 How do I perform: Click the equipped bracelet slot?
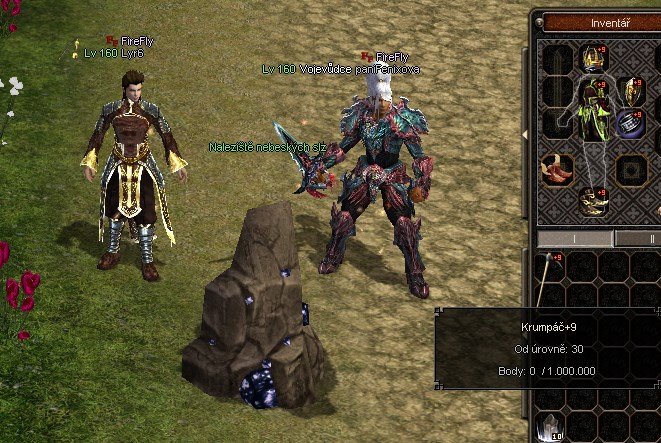tap(631, 125)
